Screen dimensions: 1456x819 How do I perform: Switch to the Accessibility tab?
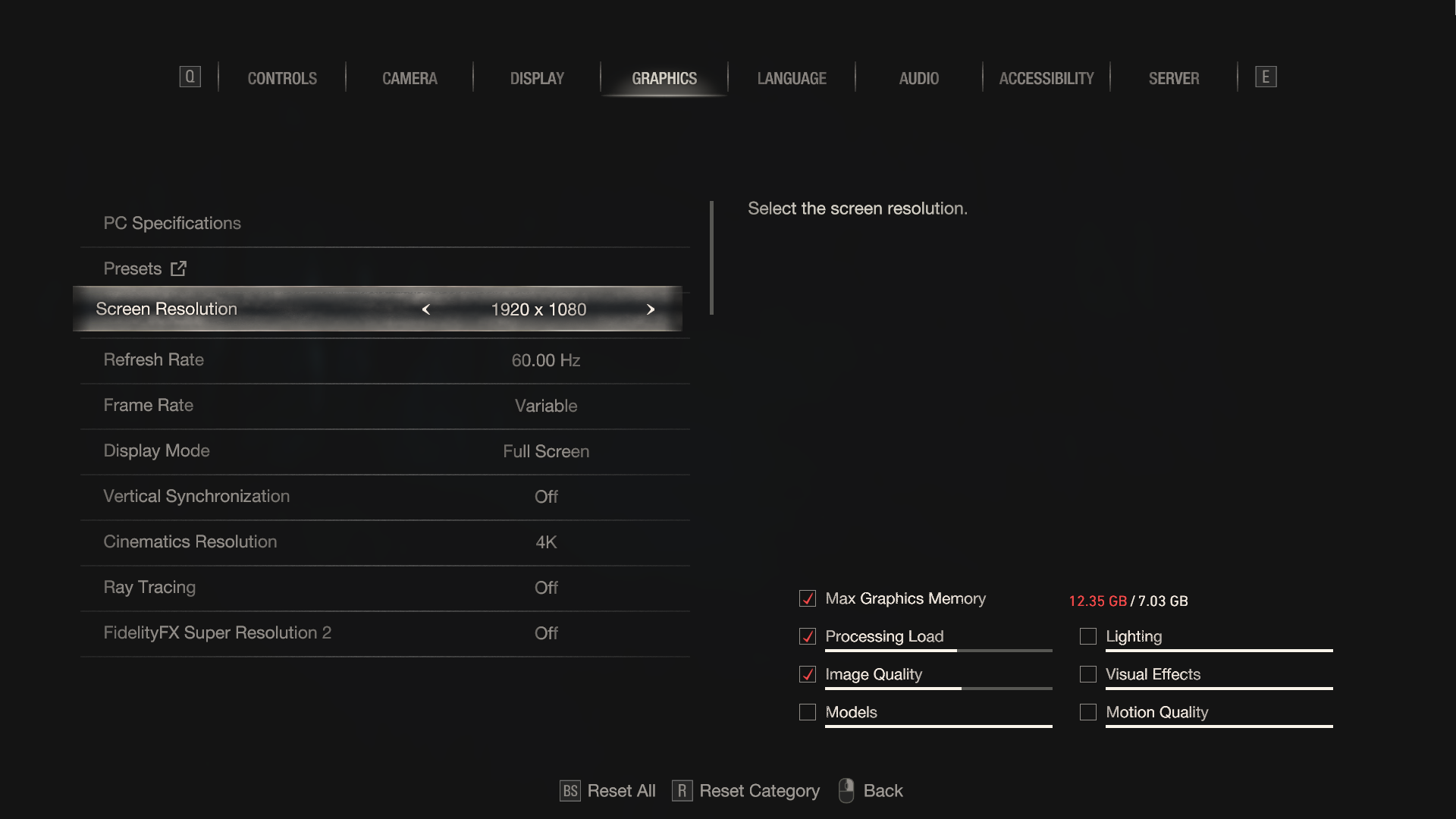pos(1046,78)
